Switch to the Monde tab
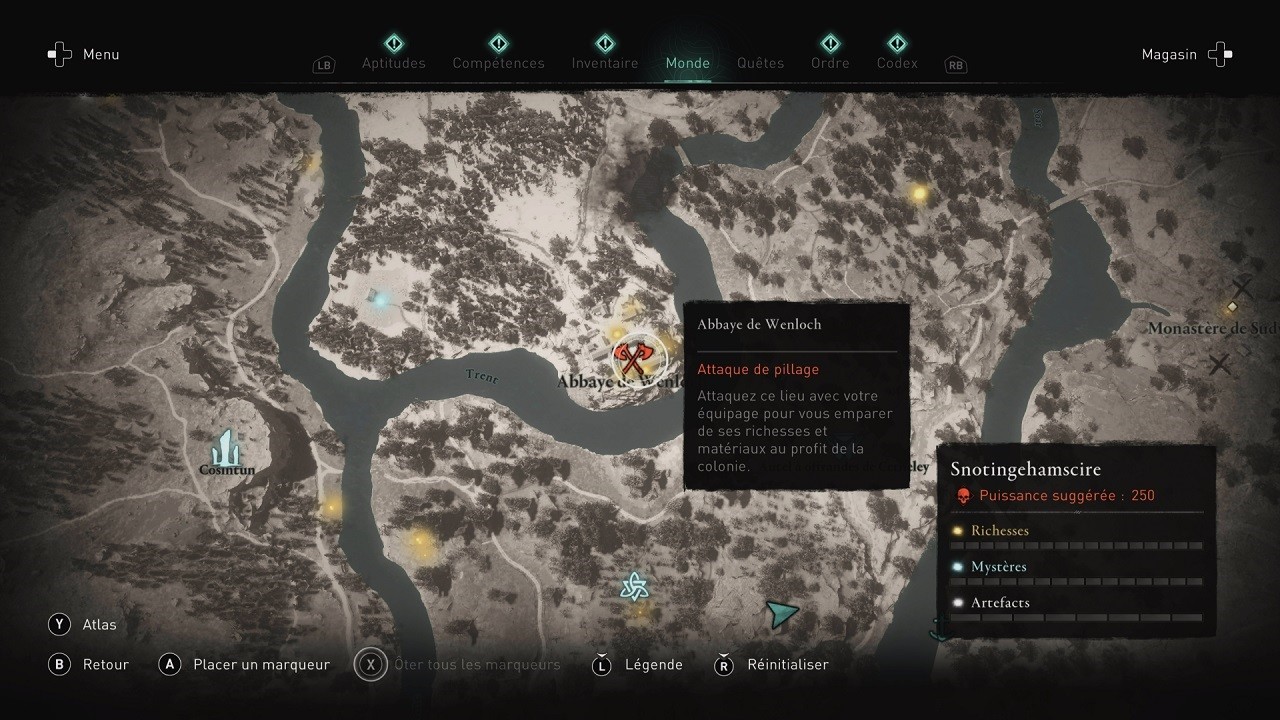The image size is (1280, 720). point(687,62)
